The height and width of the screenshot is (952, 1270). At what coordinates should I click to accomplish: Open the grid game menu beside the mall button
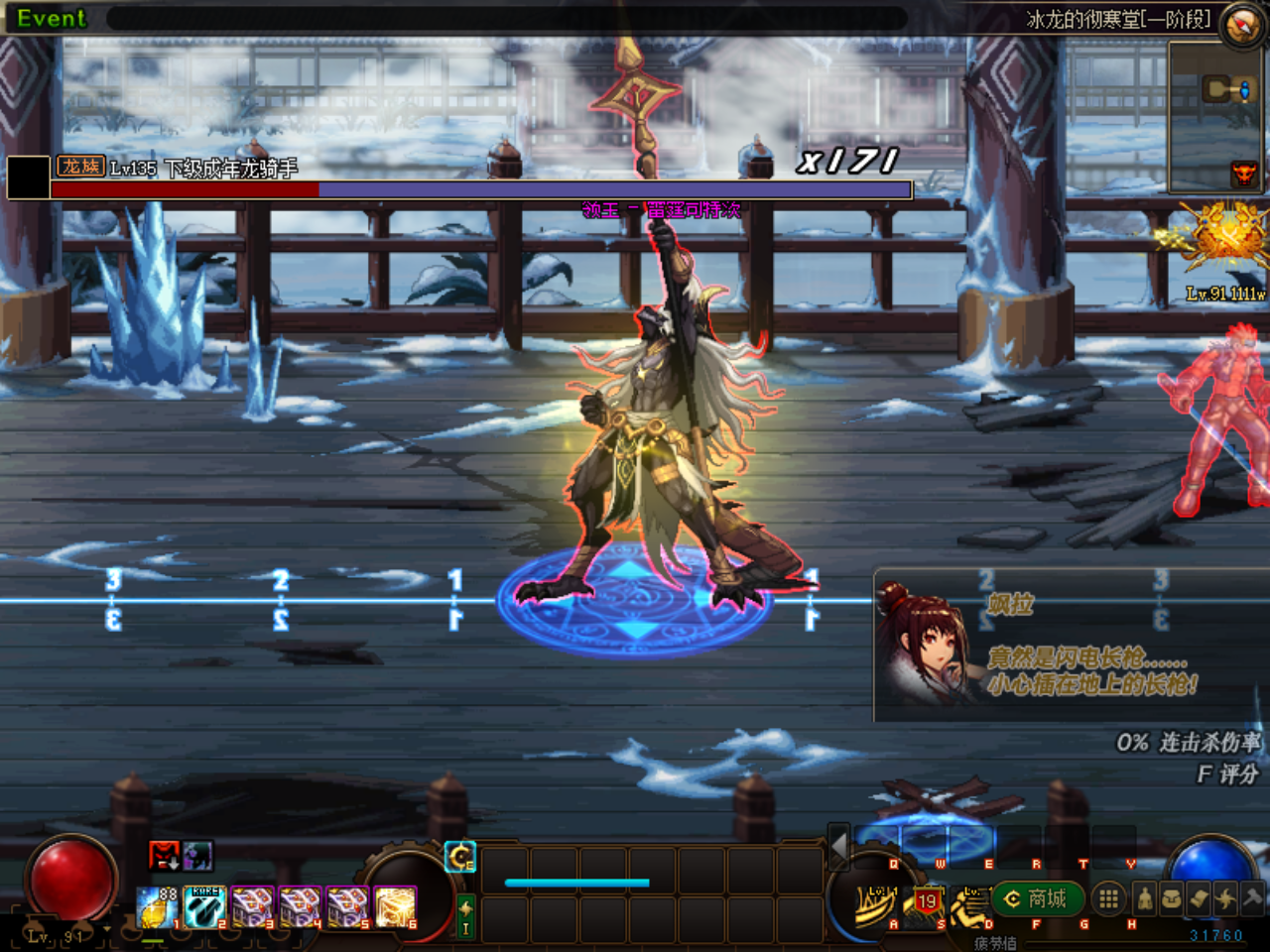click(1108, 897)
